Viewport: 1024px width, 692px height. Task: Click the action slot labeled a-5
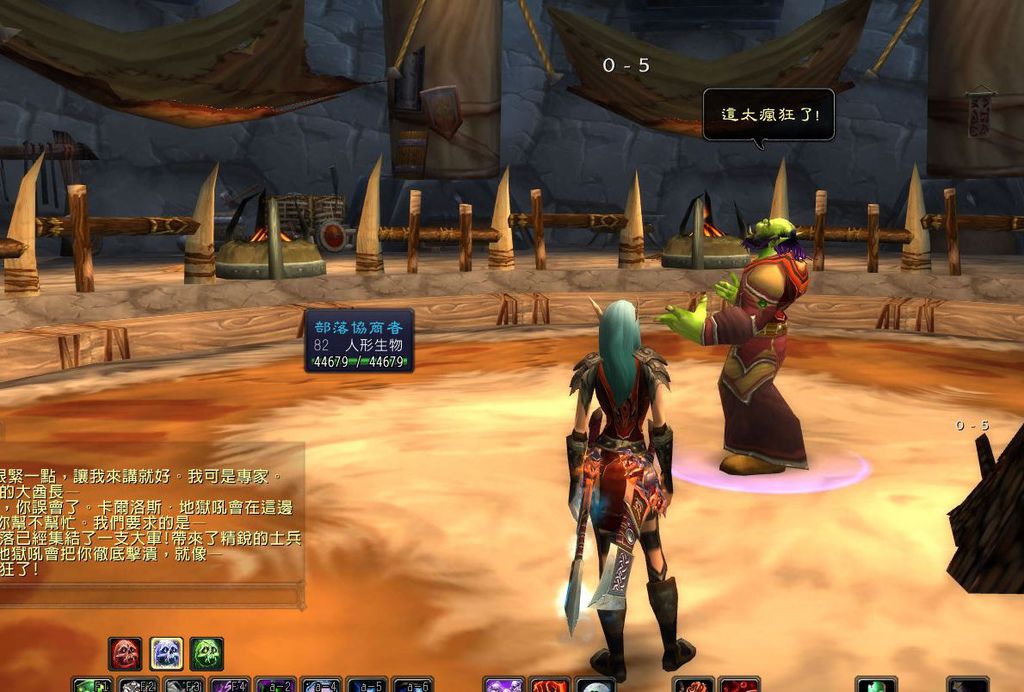368,685
